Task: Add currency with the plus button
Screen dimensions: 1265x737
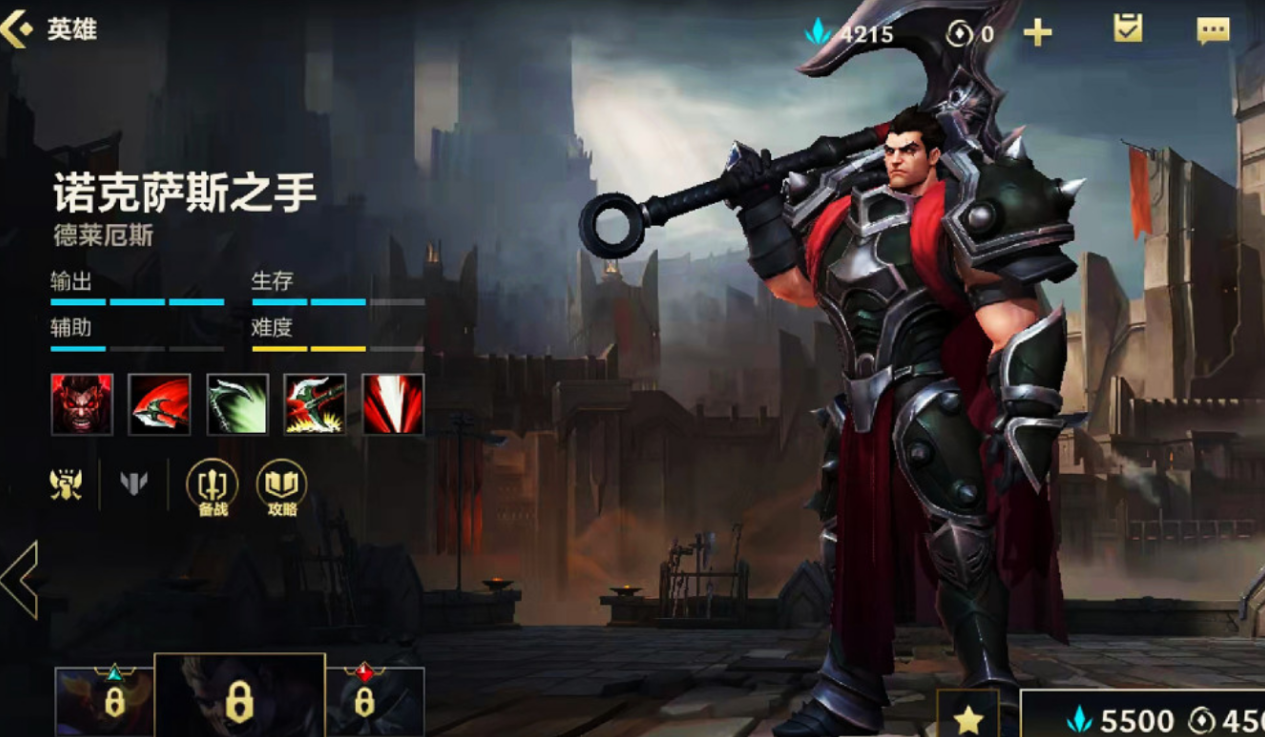Action: [1037, 33]
